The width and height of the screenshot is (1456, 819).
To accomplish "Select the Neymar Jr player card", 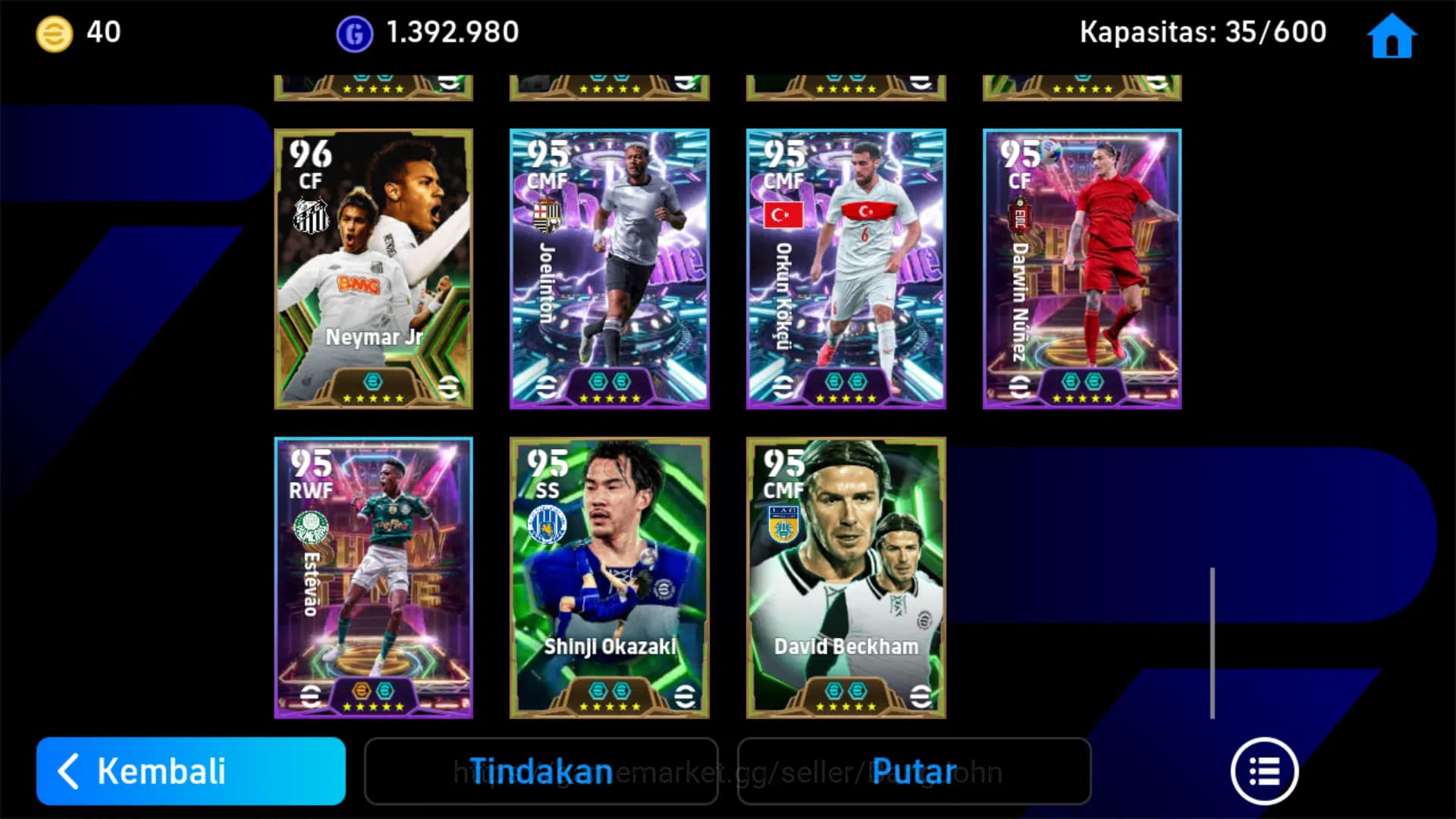I will pos(373,269).
